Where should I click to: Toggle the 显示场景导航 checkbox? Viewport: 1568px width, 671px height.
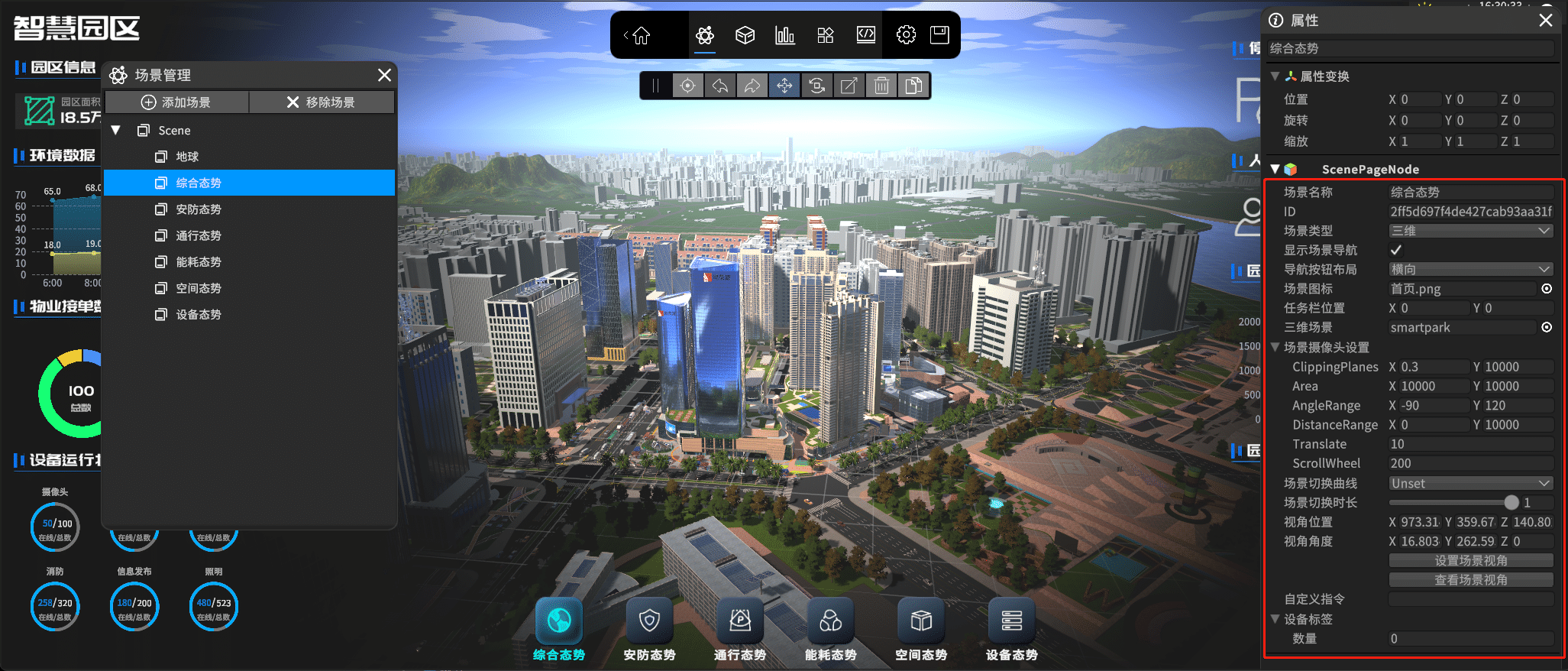[x=1396, y=250]
